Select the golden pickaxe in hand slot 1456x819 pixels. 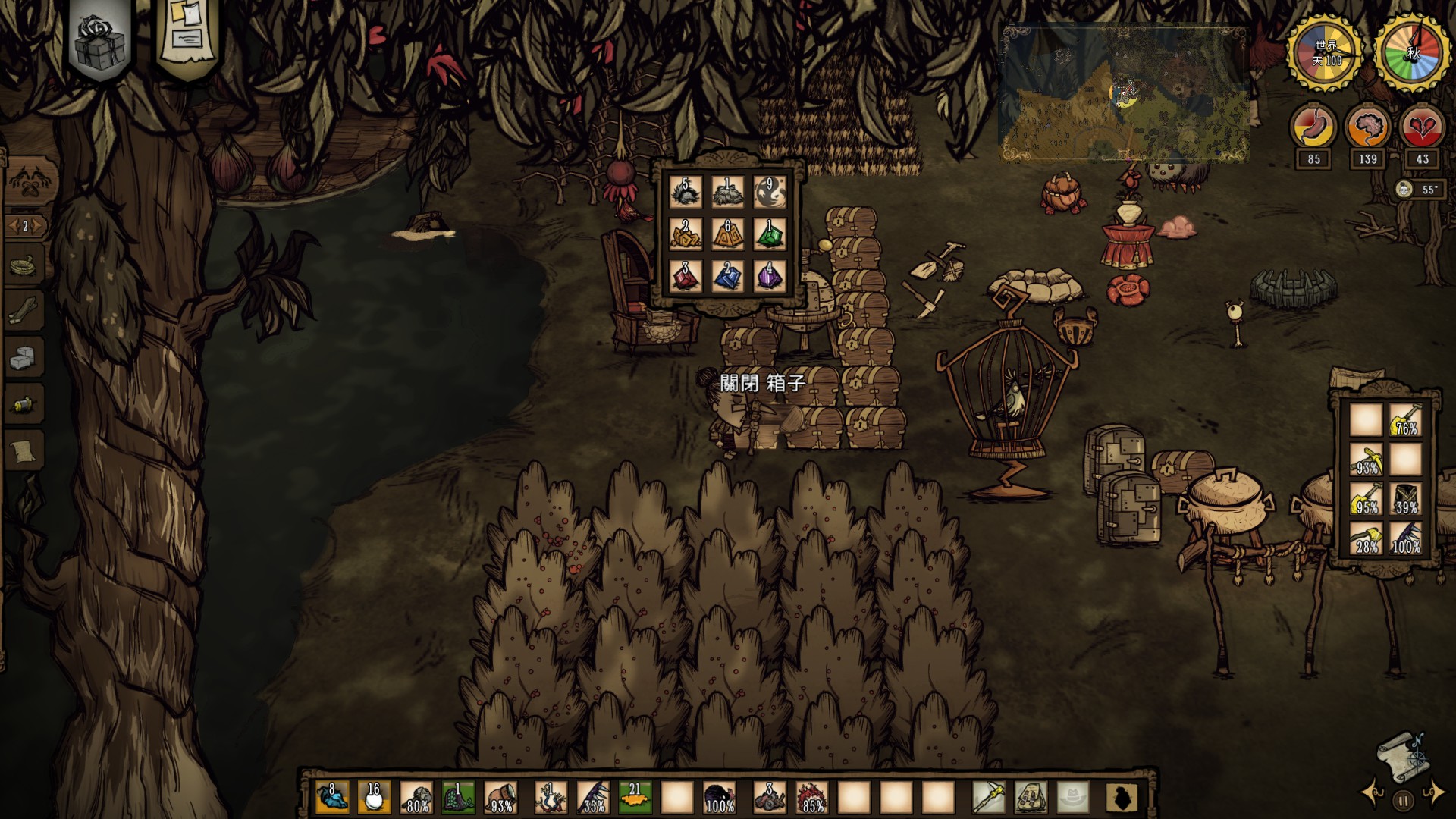[x=989, y=798]
